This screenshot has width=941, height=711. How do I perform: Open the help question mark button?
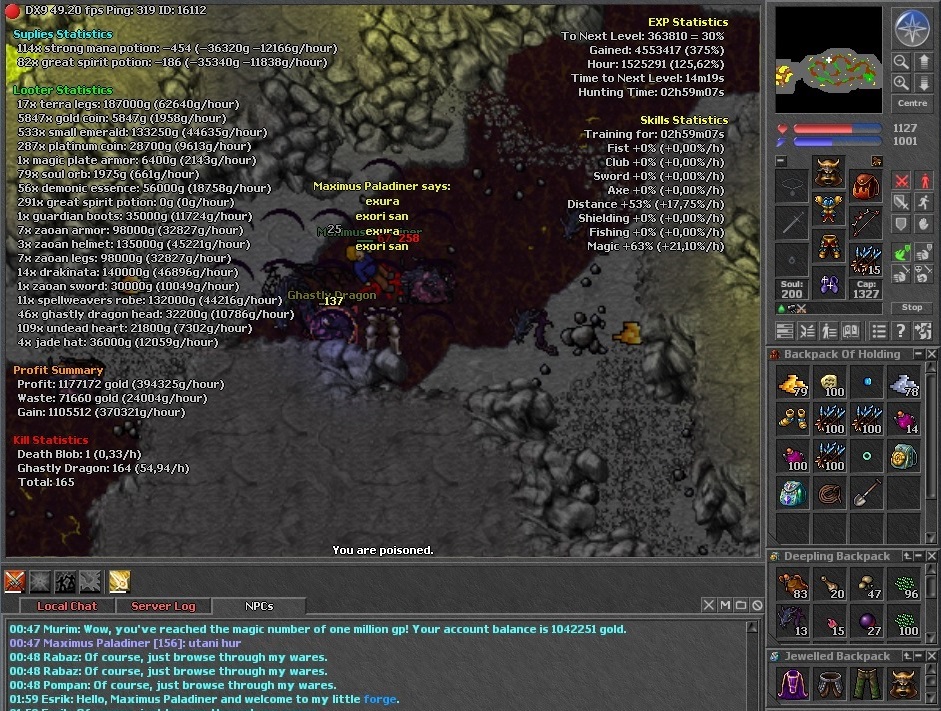pyautogui.click(x=900, y=331)
